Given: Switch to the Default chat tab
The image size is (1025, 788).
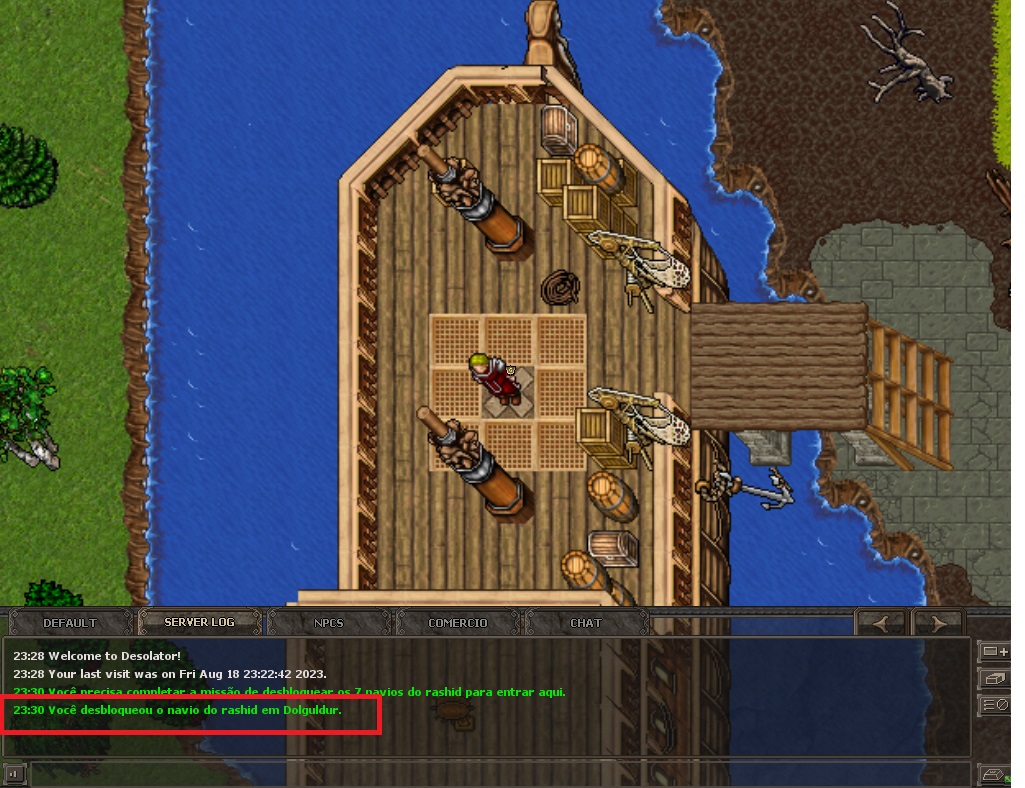Looking at the screenshot, I should coord(70,622).
